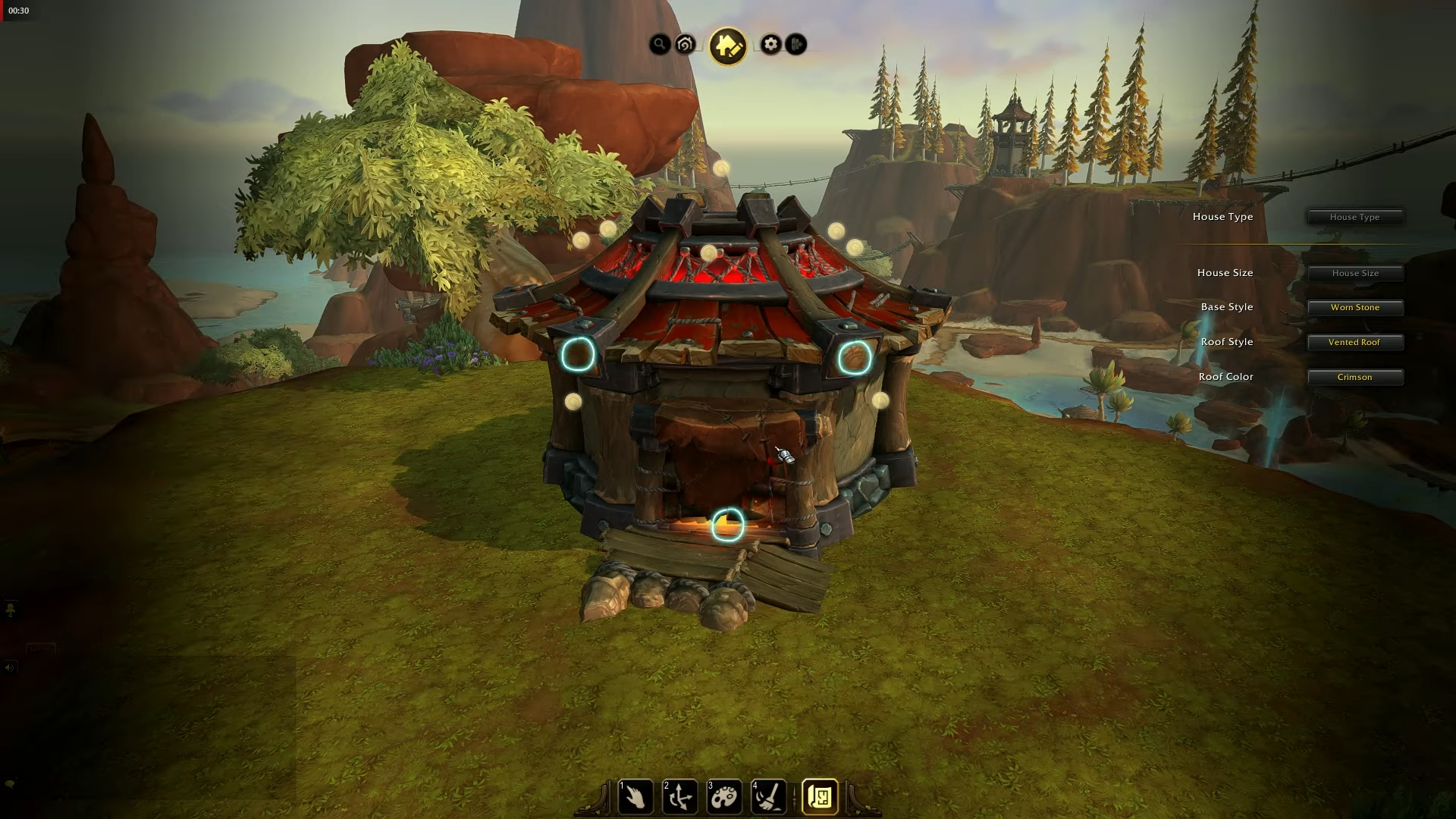Open the gear settings button
Image resolution: width=1456 pixels, height=819 pixels.
770,45
